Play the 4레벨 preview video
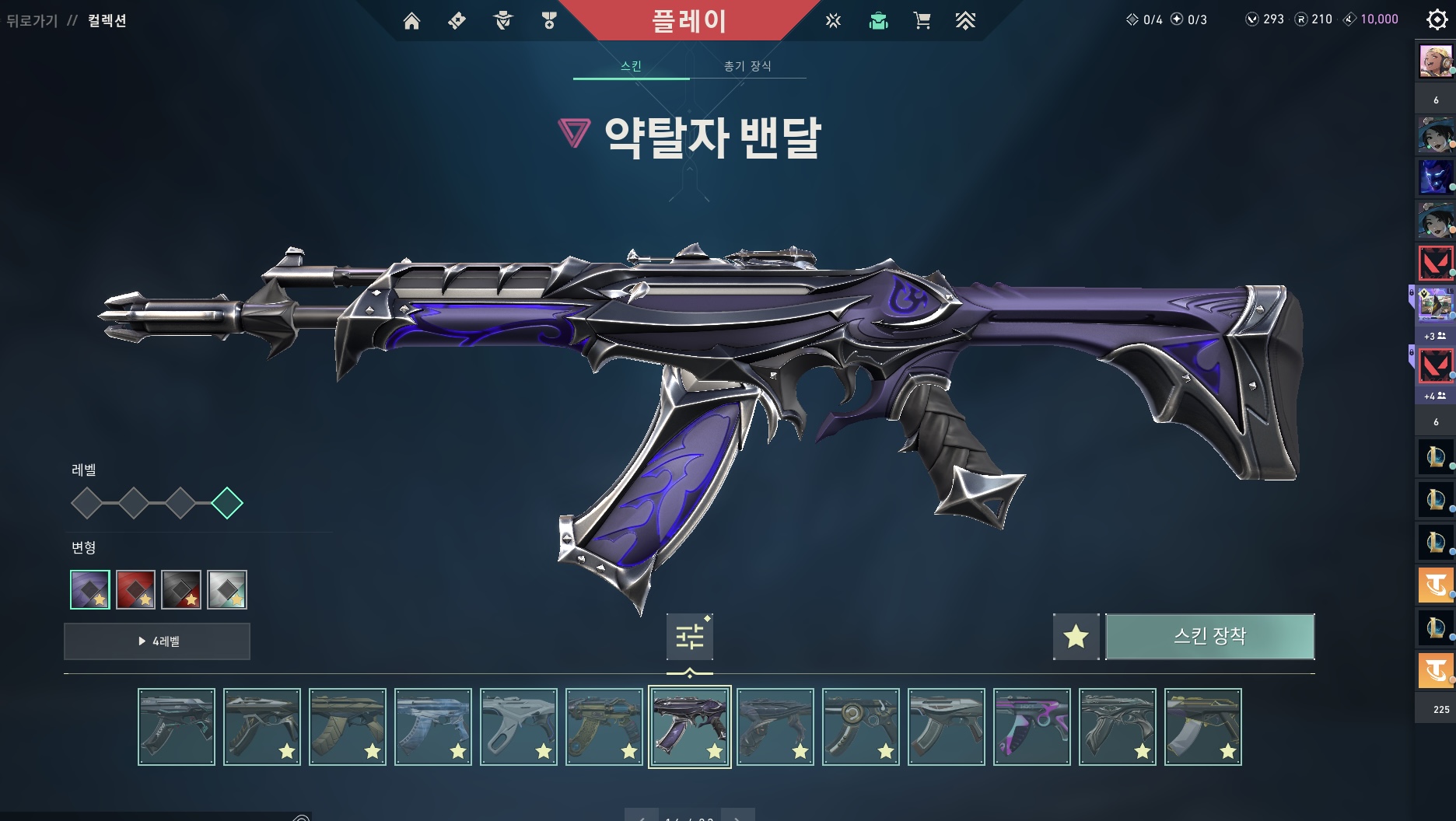Viewport: 1456px width, 821px height. pyautogui.click(x=157, y=641)
